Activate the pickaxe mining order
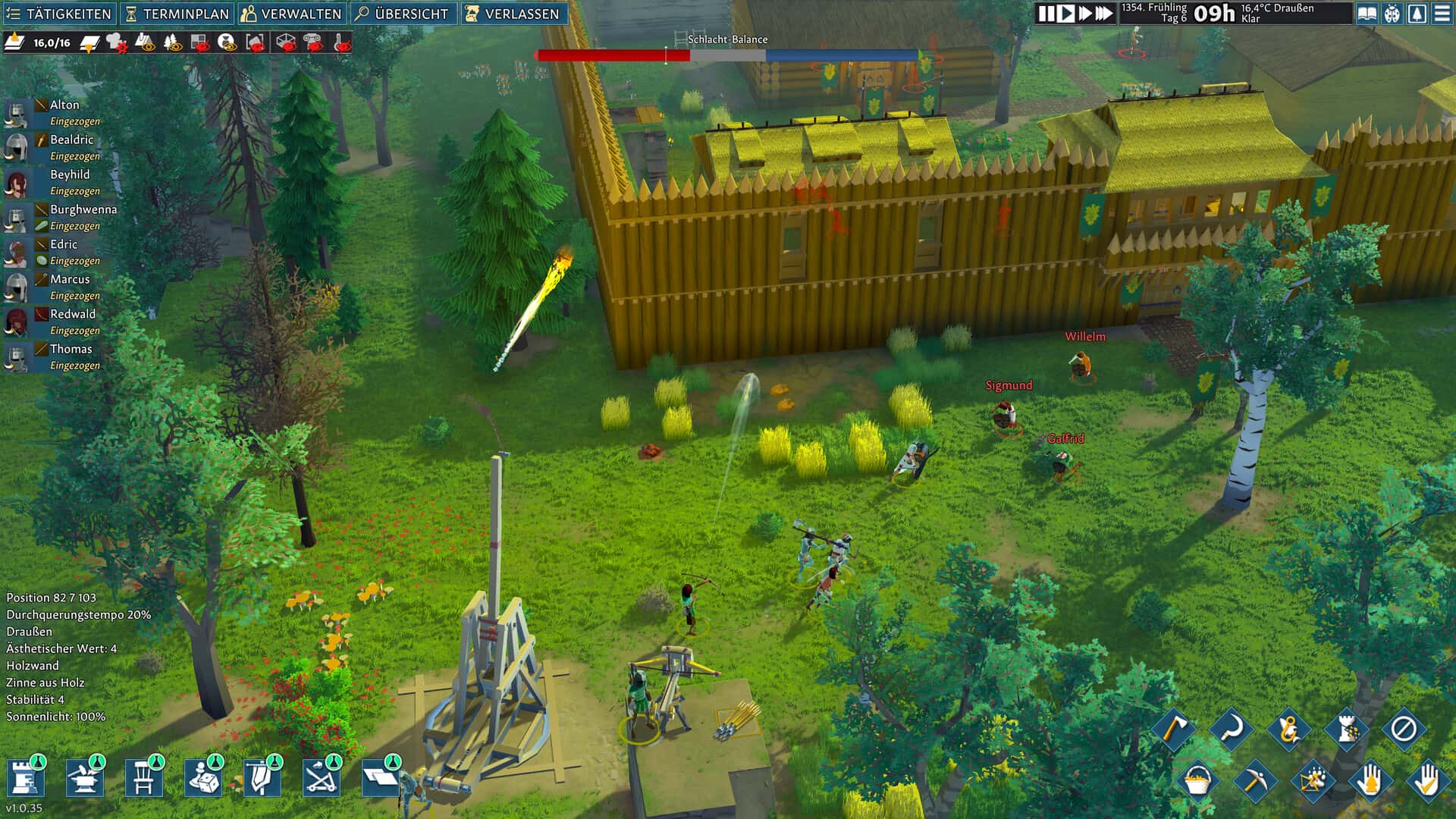Screen dimensions: 1456x819 point(1254,780)
